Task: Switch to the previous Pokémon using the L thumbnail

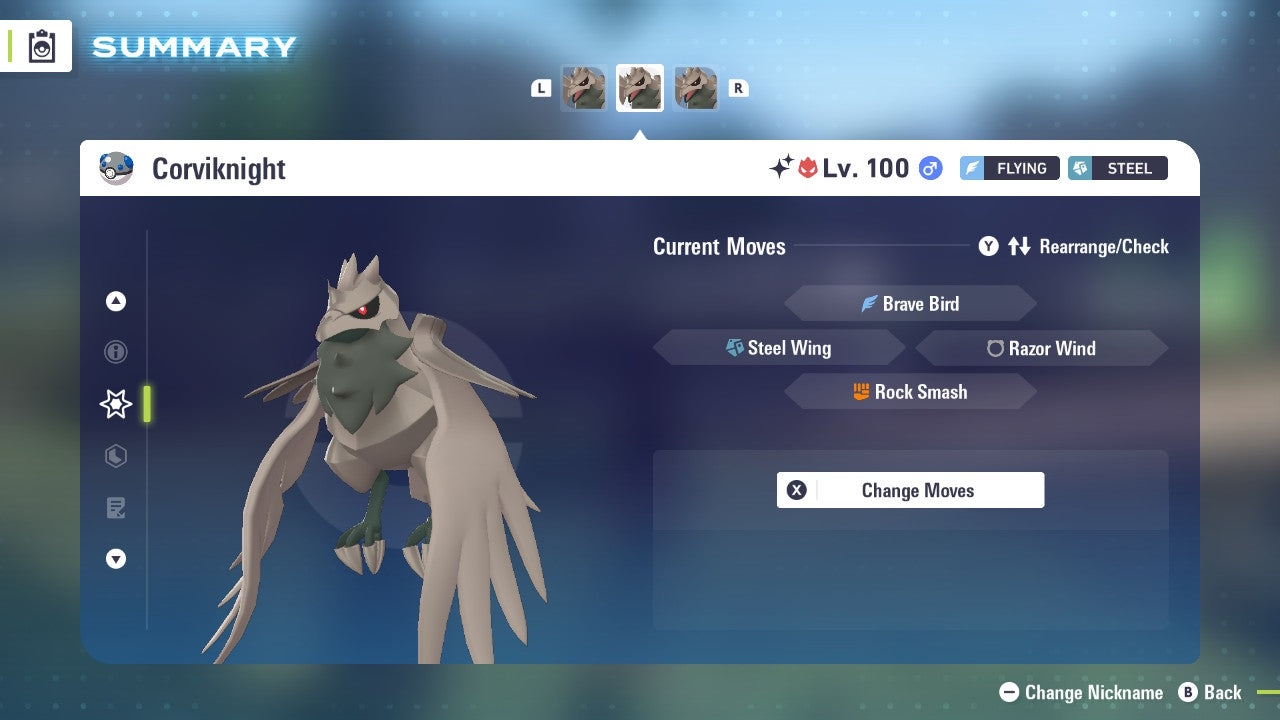Action: point(583,88)
